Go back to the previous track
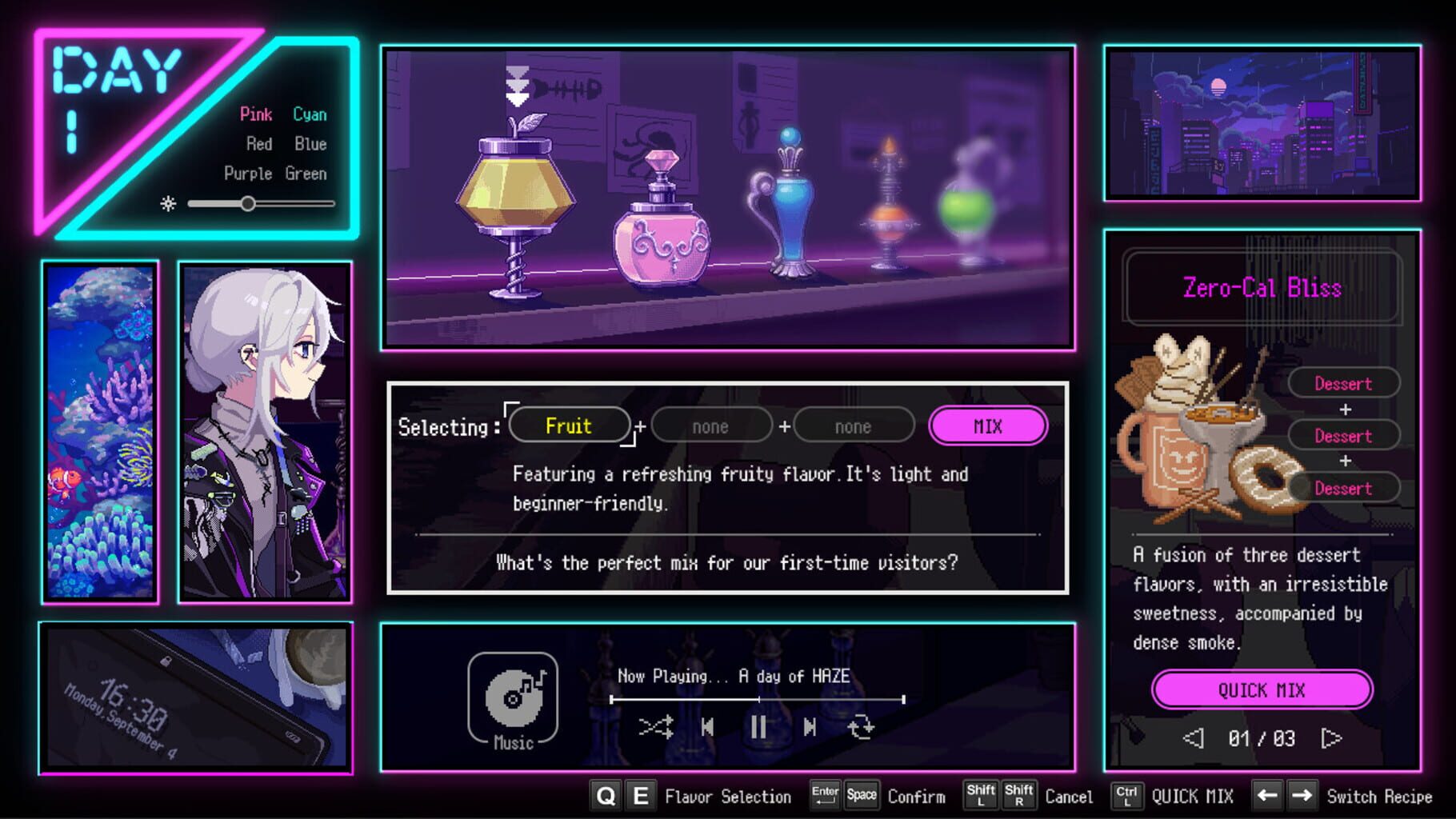The height and width of the screenshot is (819, 1456). 707,727
